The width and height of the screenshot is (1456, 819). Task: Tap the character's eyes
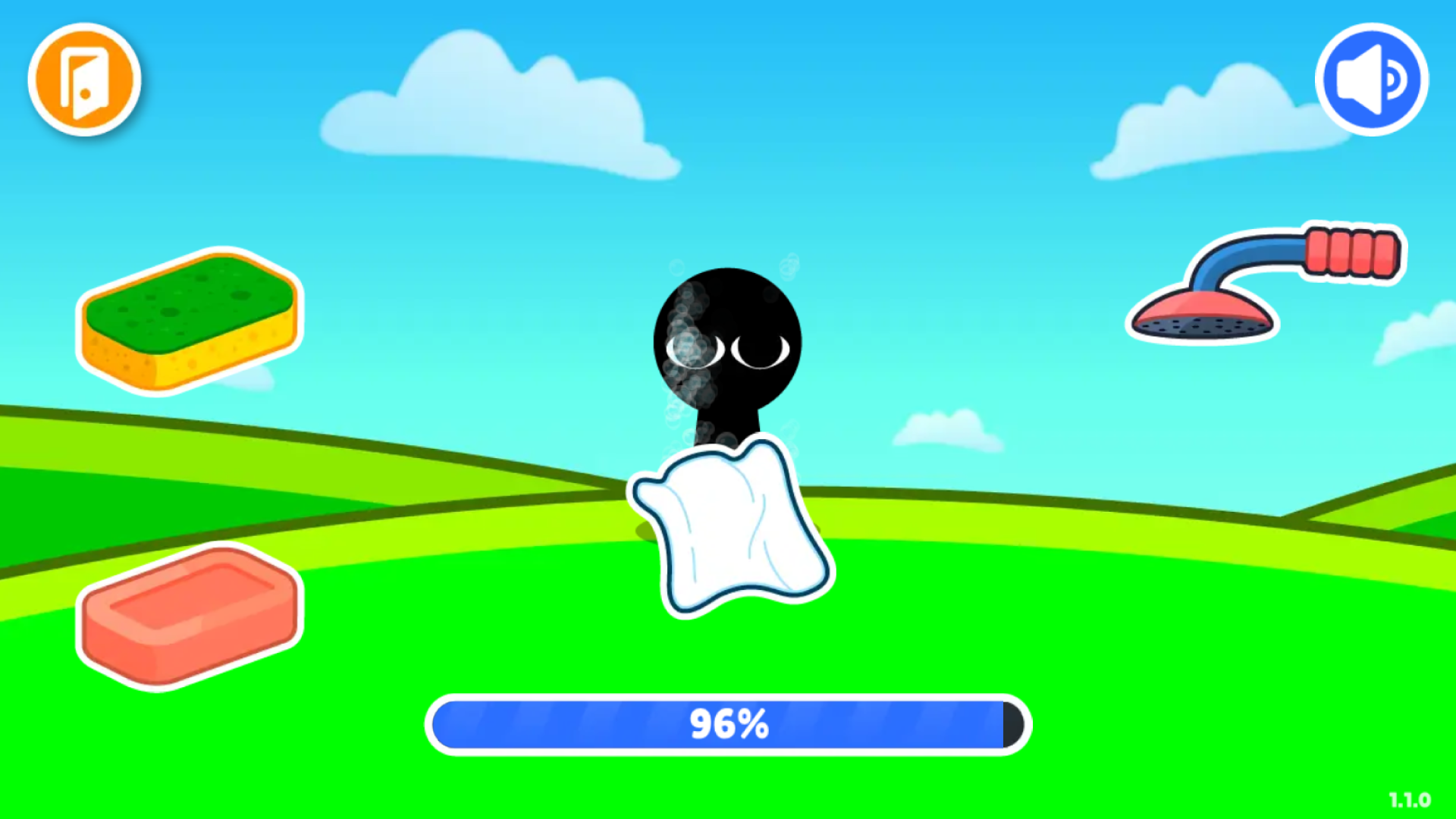pyautogui.click(x=724, y=350)
